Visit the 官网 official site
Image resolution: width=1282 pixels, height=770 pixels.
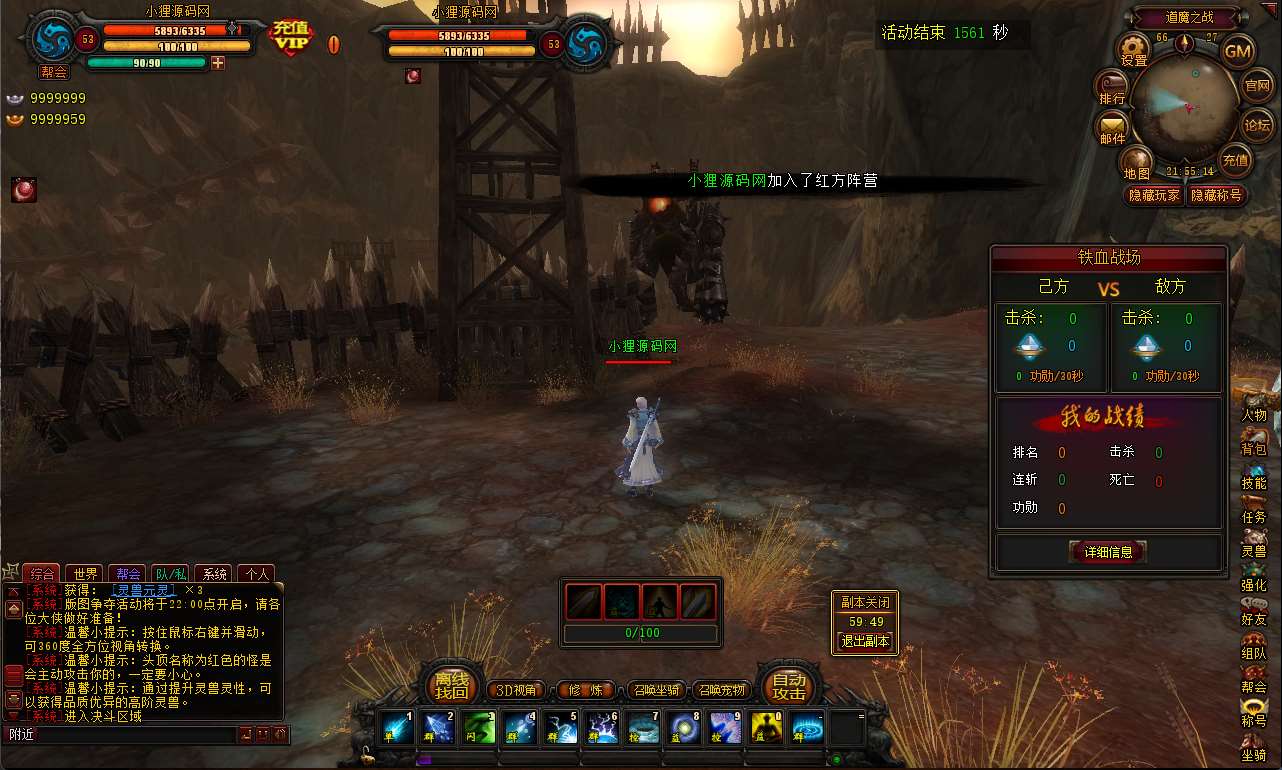pos(1257,87)
